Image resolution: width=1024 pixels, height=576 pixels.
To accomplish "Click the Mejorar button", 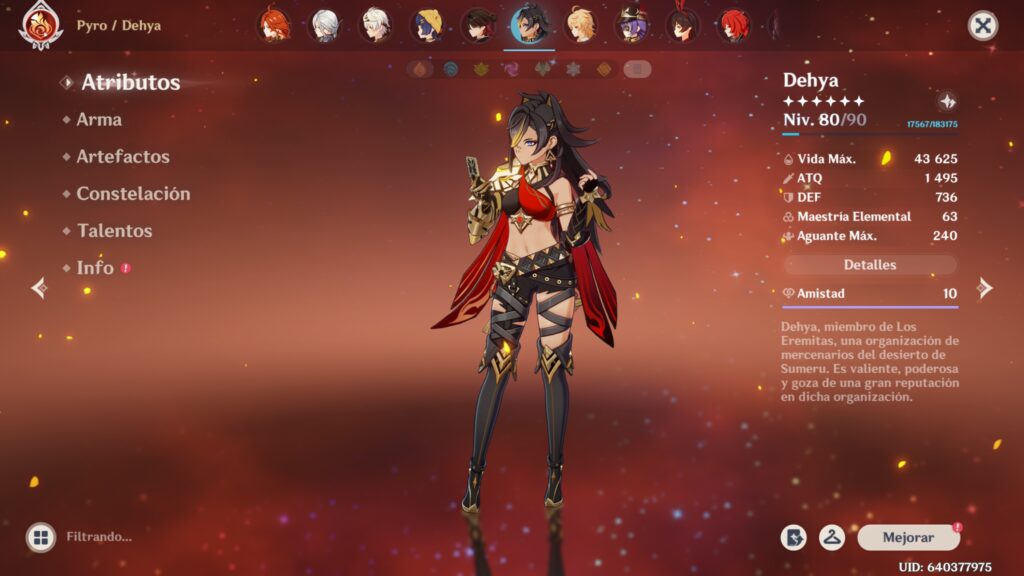I will pos(908,538).
